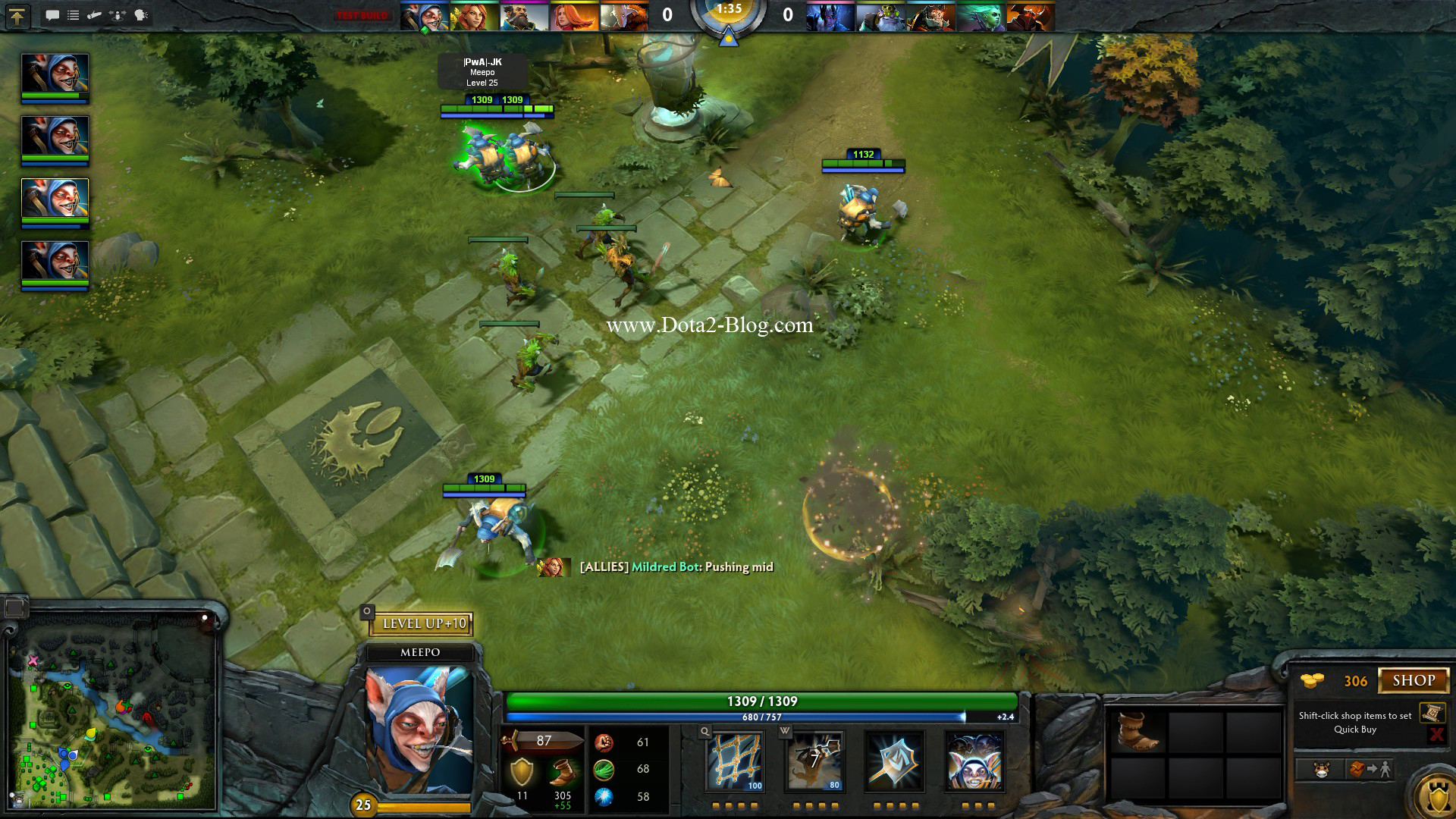
Task: Toggle the Quick Buy sticky scroll slot
Action: coord(1433,713)
